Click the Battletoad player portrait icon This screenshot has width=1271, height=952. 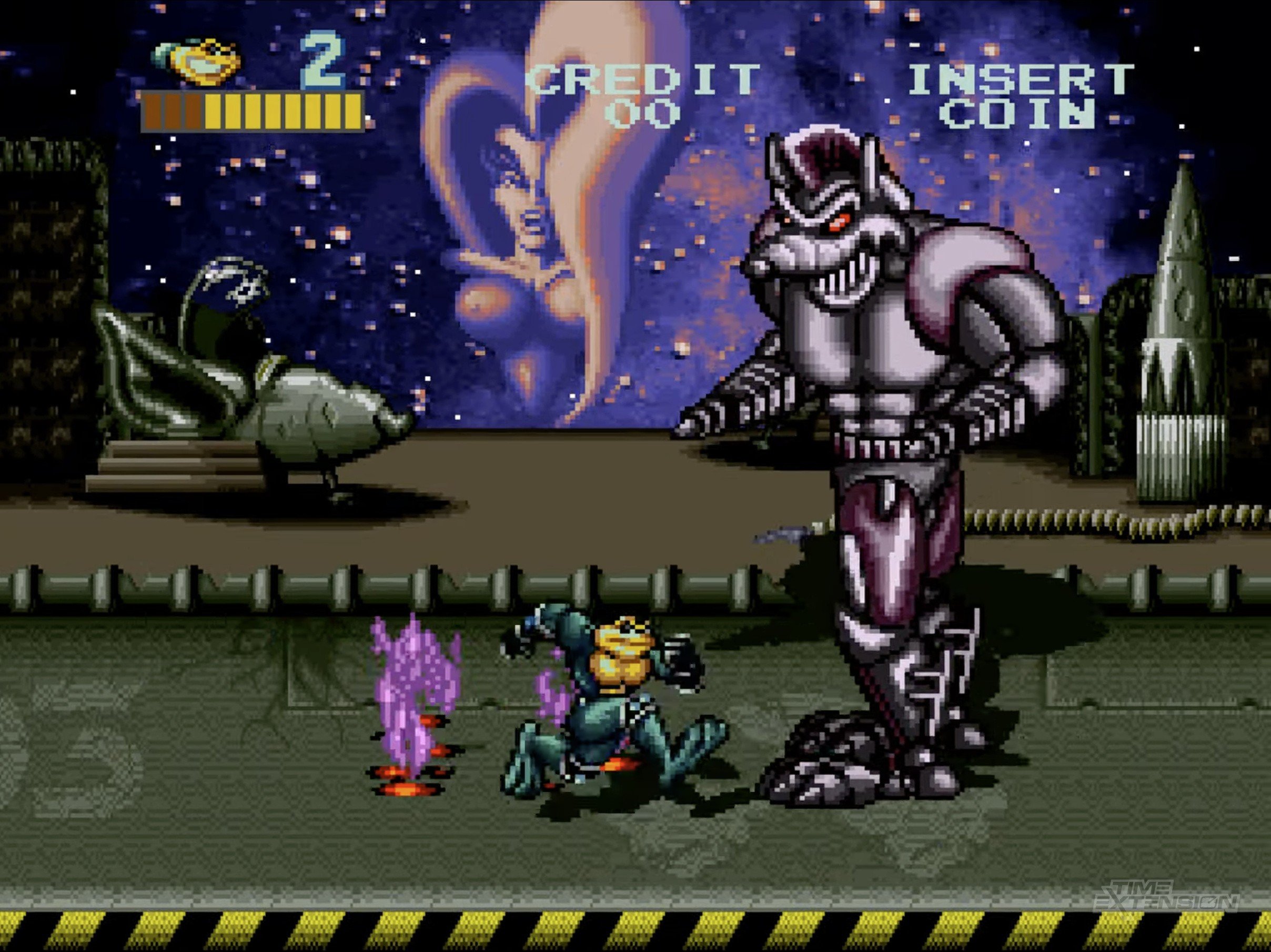(x=197, y=62)
